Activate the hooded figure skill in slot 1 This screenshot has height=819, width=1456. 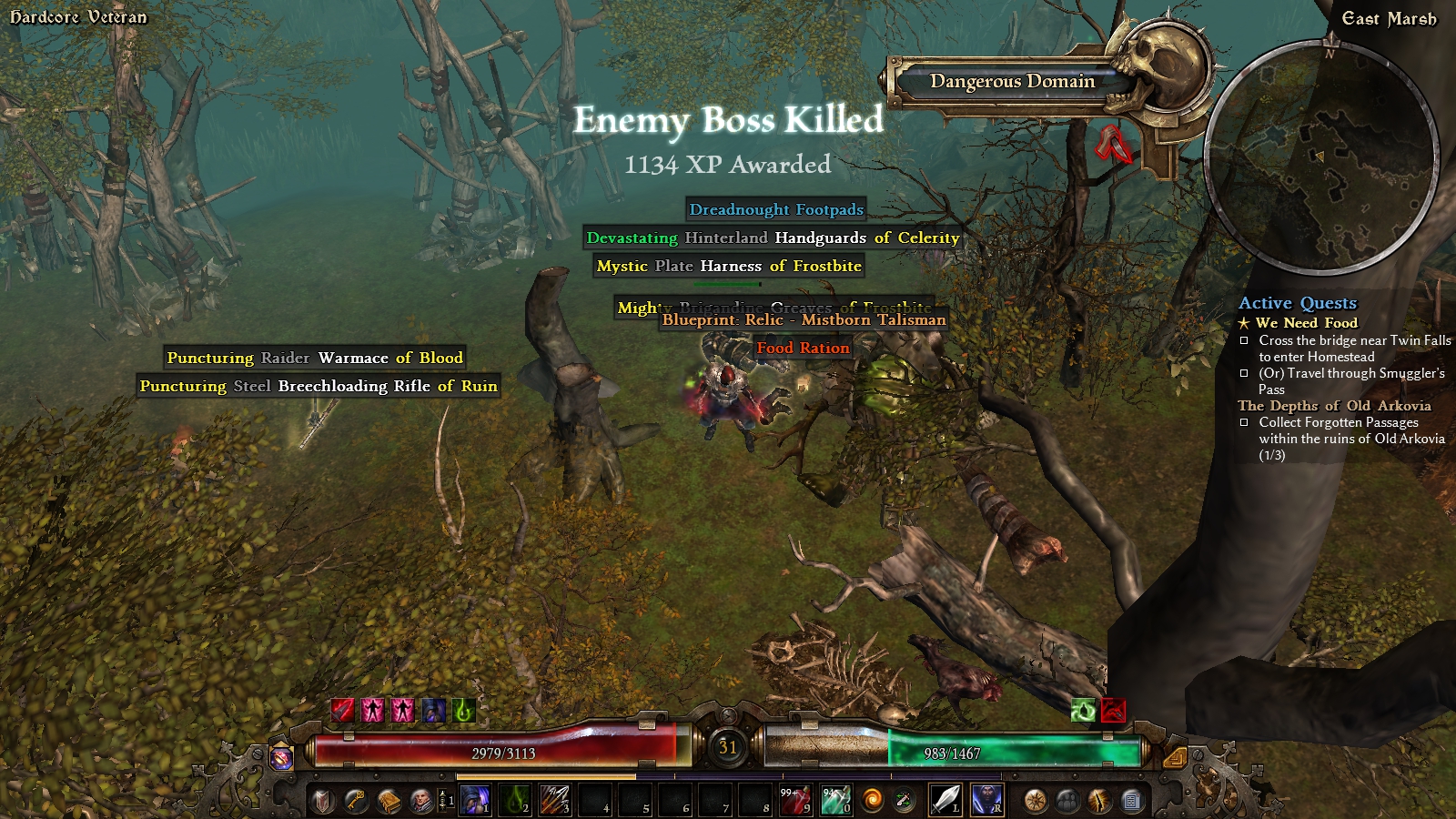point(475,800)
